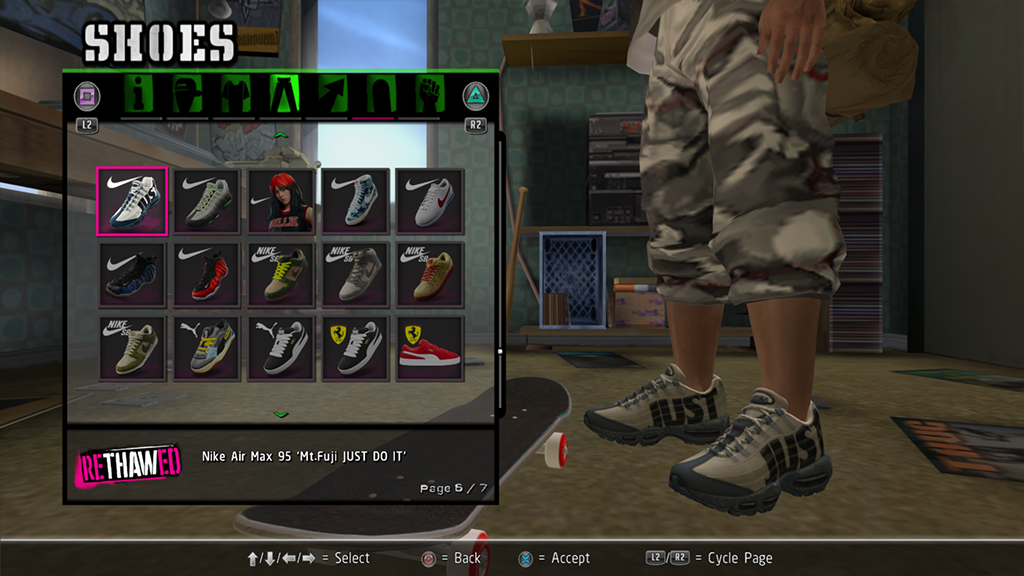Screen dimensions: 1024x576
Task: Choose the olive Nike SB with yellow laces
Action: coord(281,275)
